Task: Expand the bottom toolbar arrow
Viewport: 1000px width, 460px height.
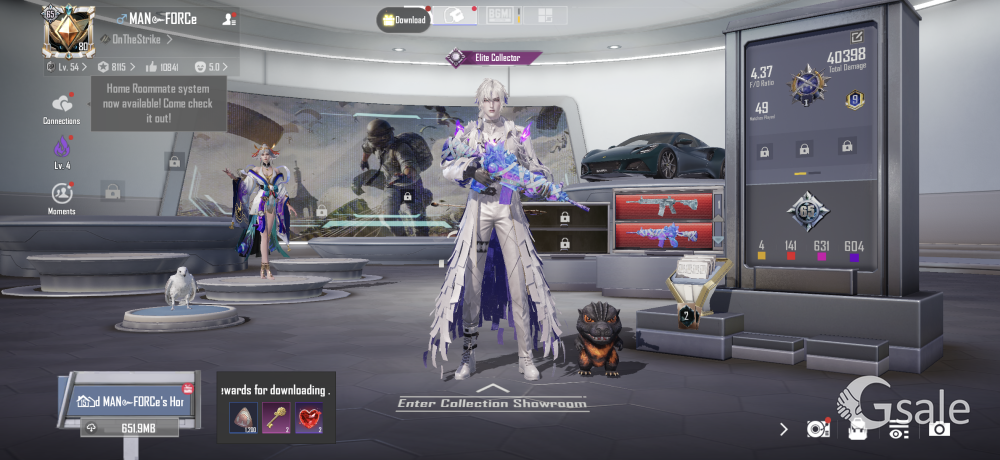Action: point(784,429)
